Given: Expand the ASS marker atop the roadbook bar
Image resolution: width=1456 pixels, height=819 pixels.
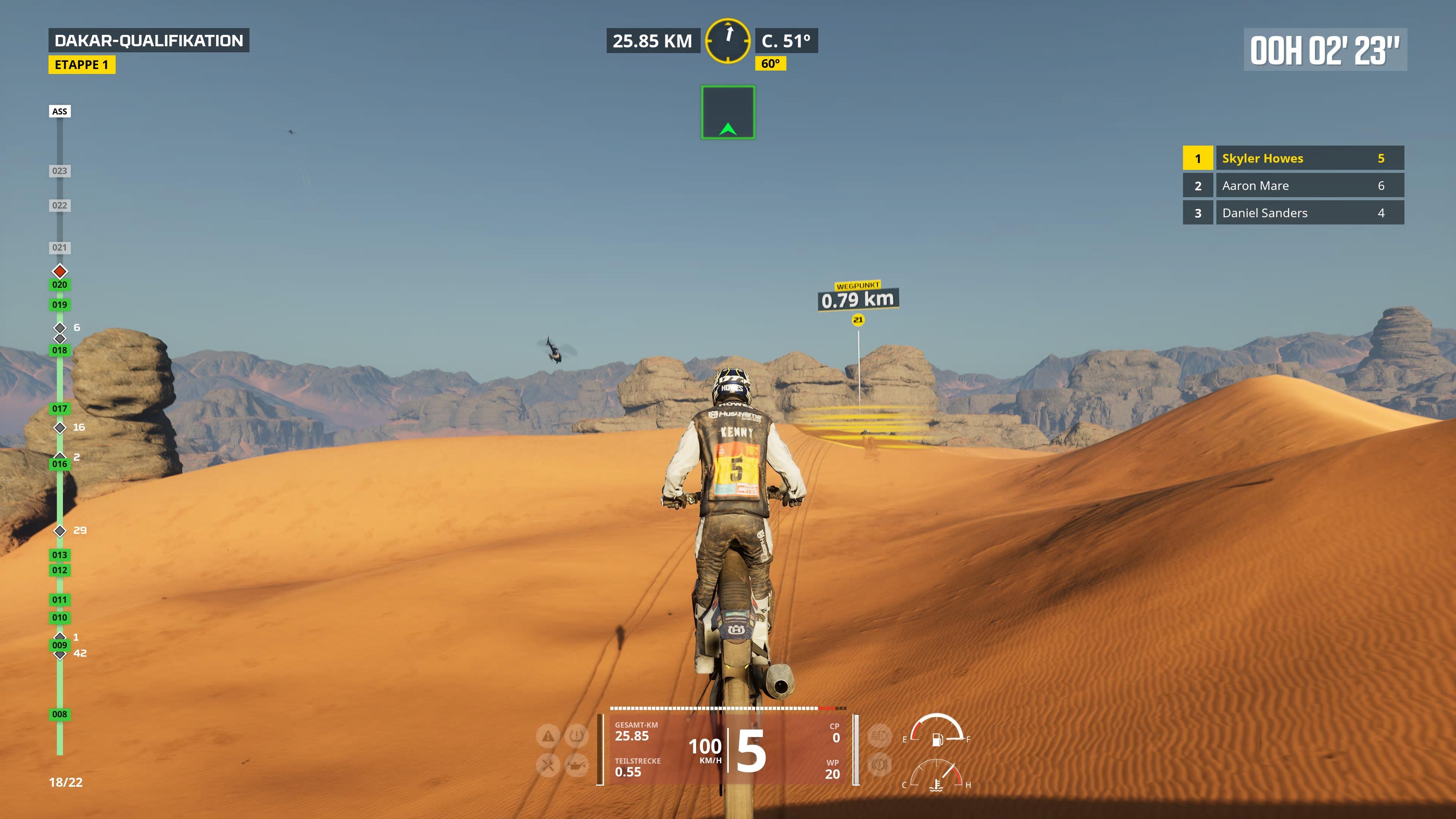Looking at the screenshot, I should pyautogui.click(x=60, y=111).
